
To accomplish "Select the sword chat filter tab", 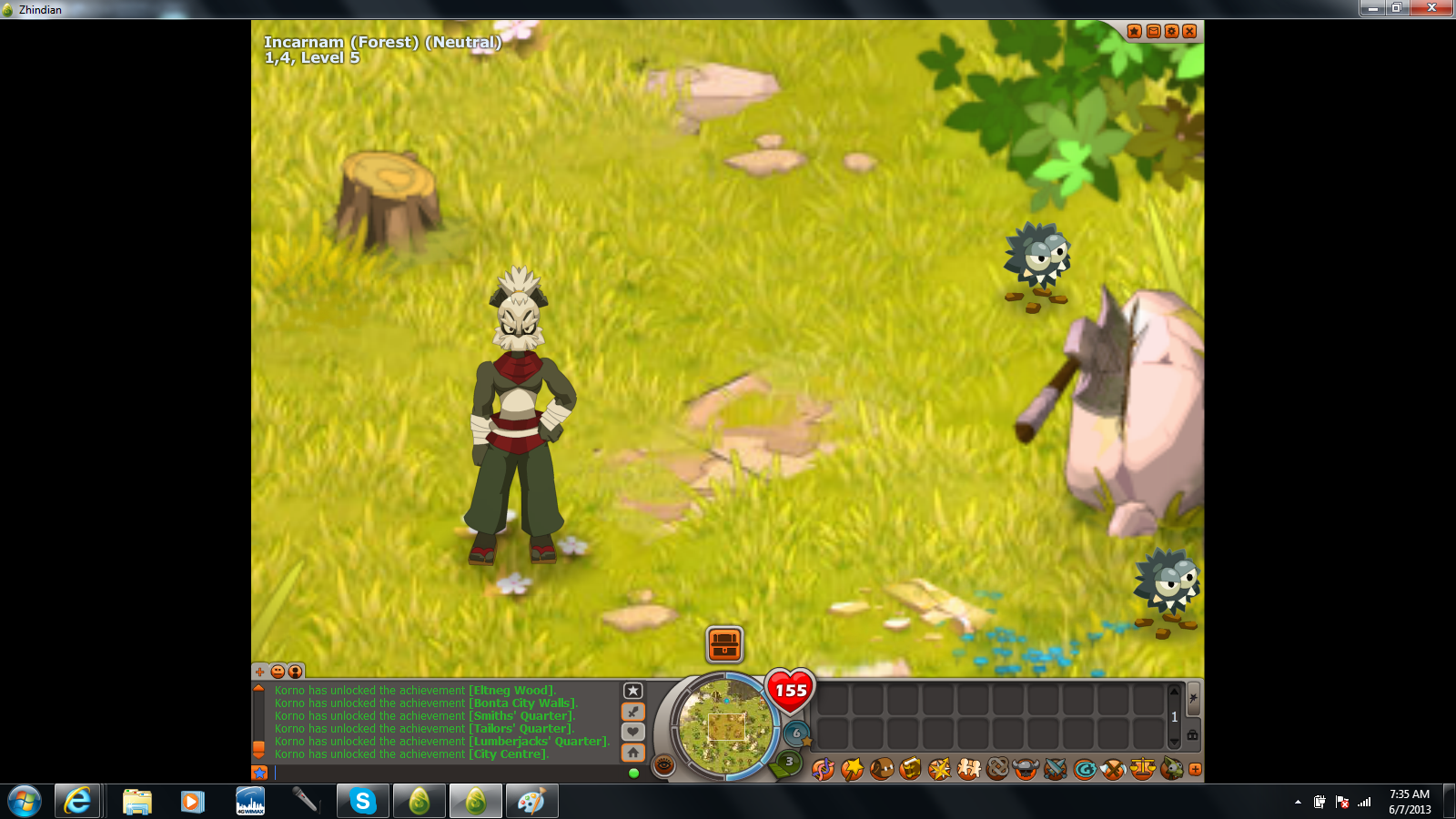I will tap(633, 712).
